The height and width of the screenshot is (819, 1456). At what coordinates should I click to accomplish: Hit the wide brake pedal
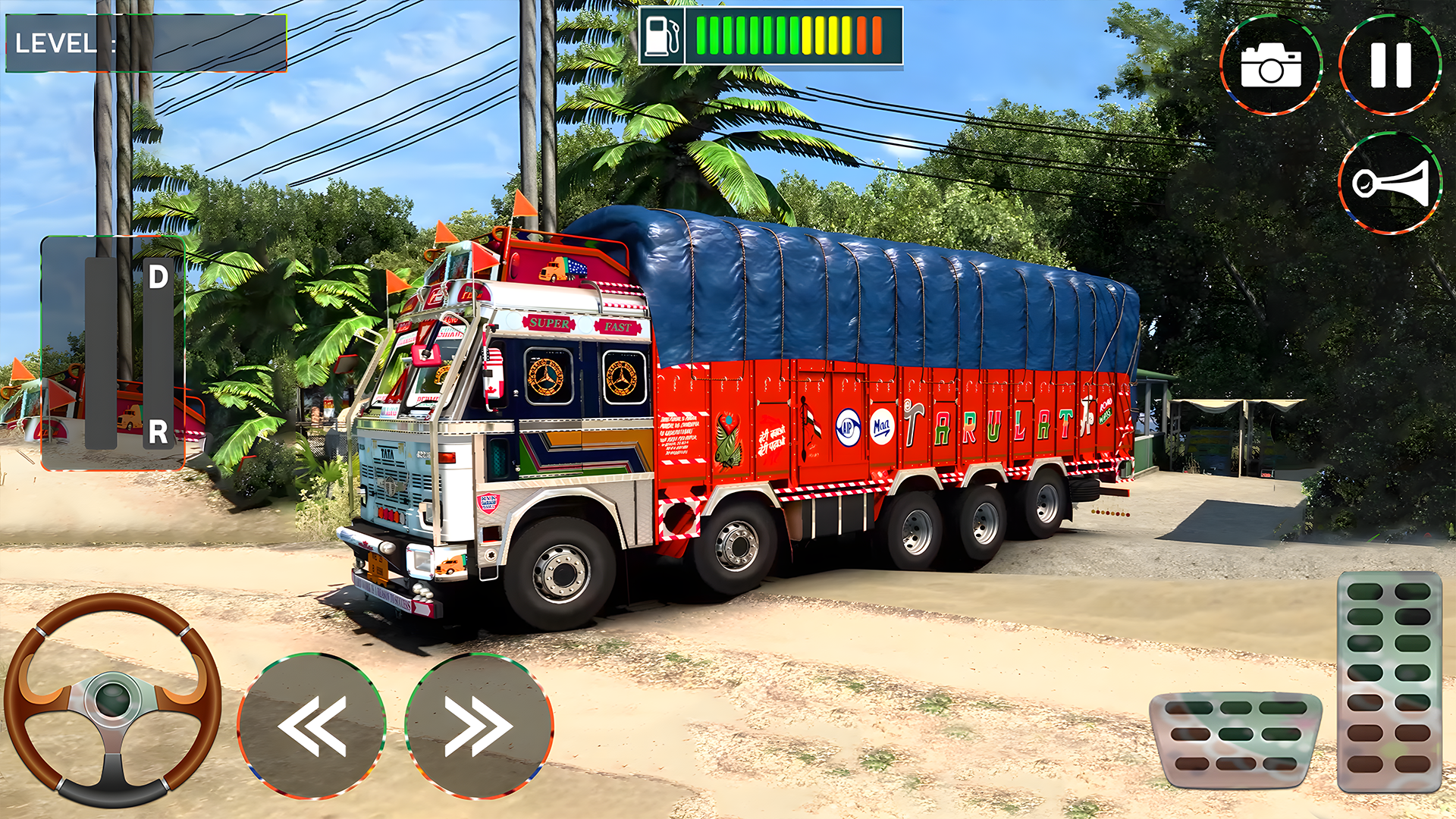[1235, 739]
